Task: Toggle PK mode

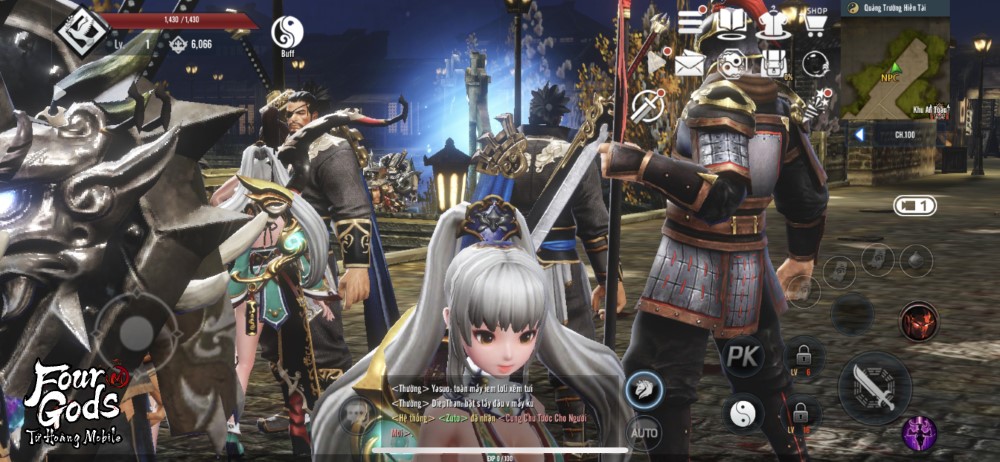Action: click(x=743, y=356)
